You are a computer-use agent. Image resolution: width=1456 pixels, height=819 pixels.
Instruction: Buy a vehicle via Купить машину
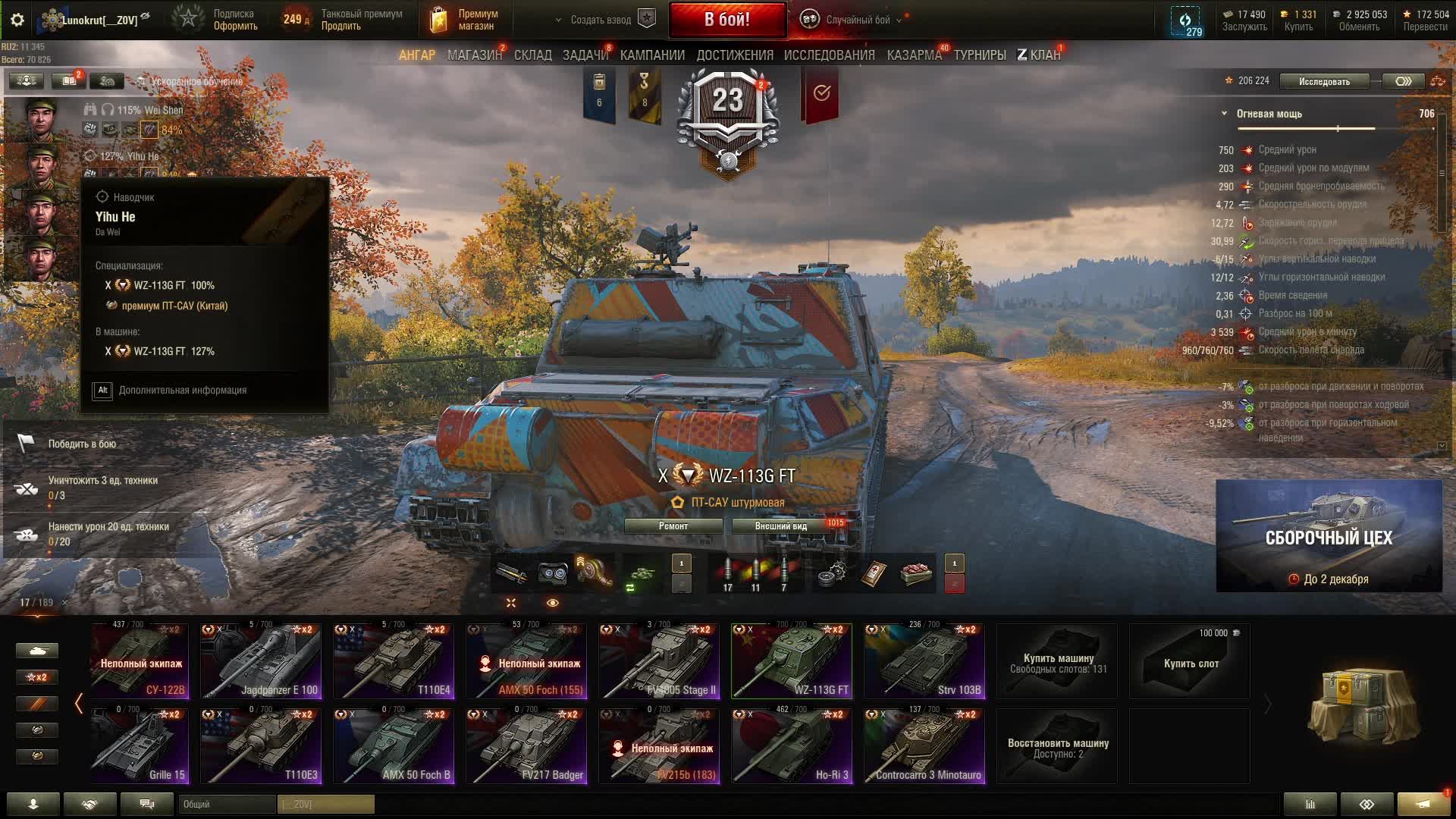pyautogui.click(x=1058, y=661)
